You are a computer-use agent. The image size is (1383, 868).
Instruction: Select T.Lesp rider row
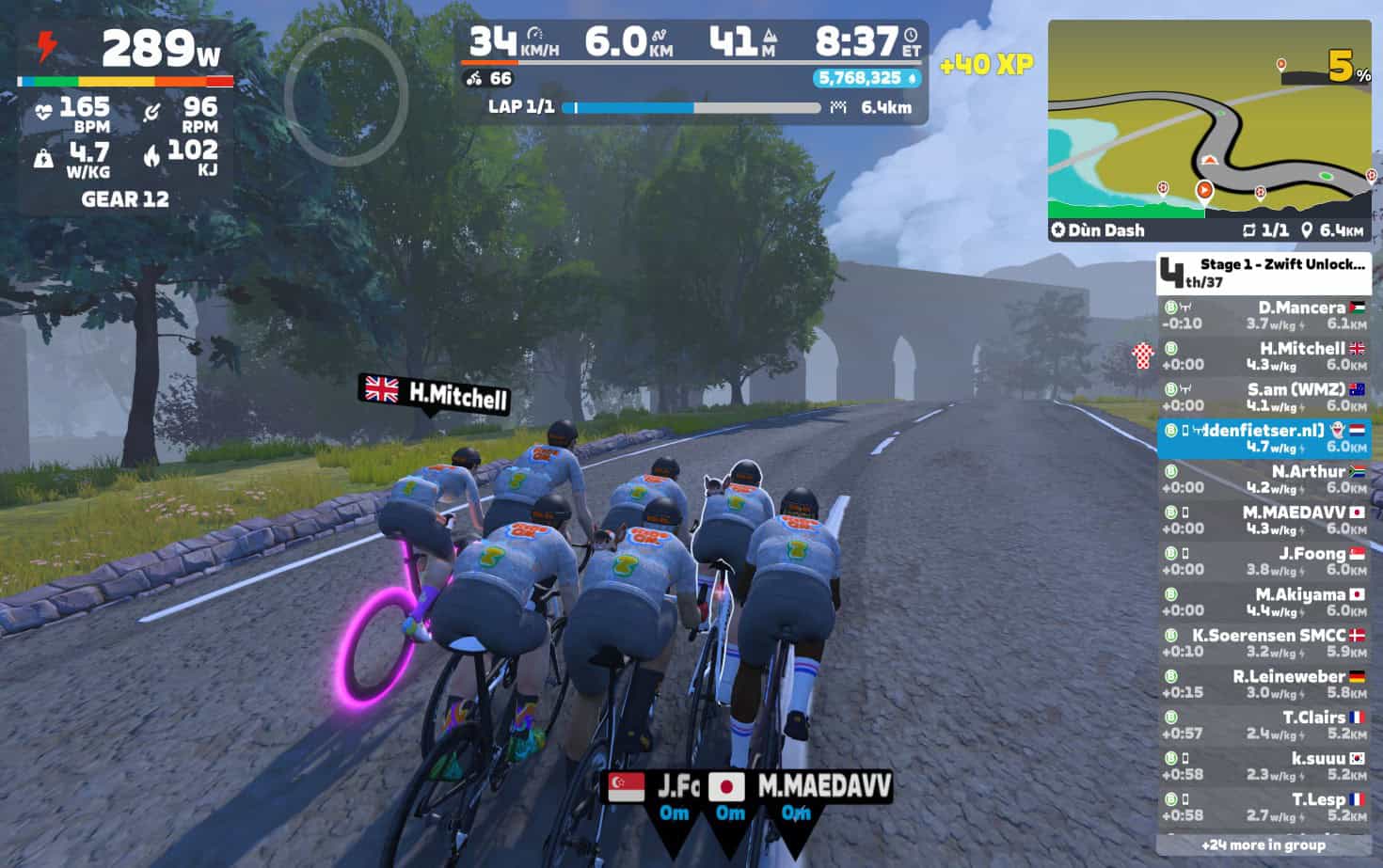[x=1263, y=807]
